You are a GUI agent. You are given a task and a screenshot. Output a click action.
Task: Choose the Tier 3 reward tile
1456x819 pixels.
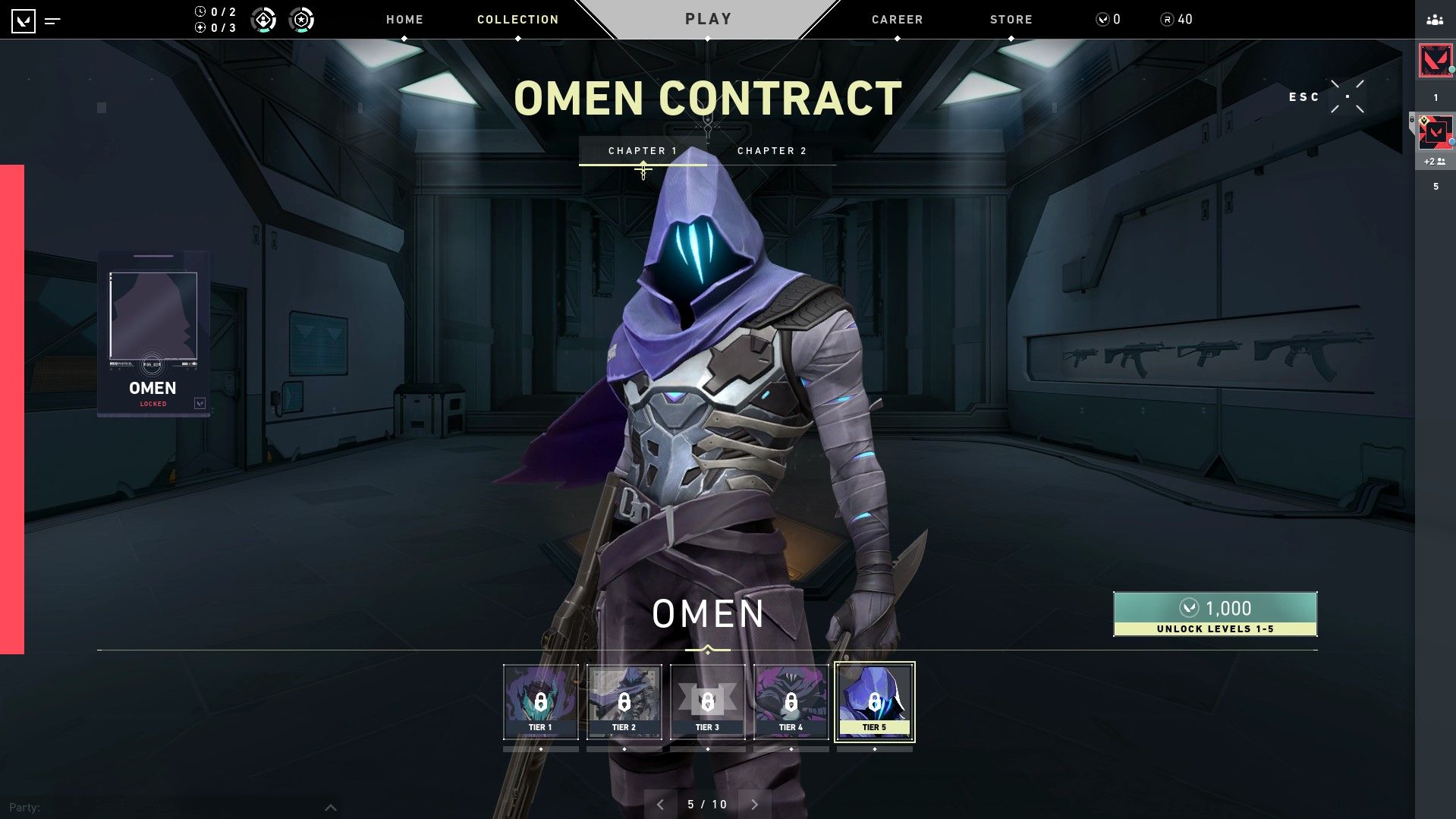pos(707,702)
